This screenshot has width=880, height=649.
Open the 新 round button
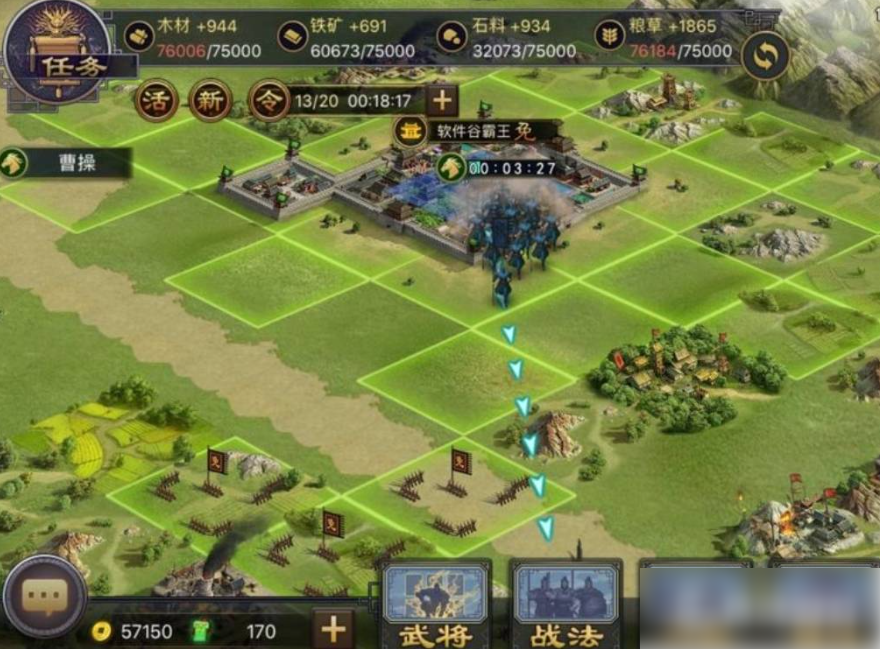tap(210, 100)
